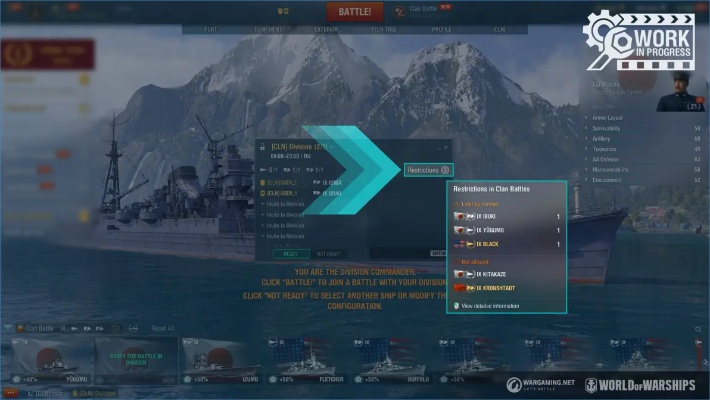Set division status to Ready

coord(290,254)
